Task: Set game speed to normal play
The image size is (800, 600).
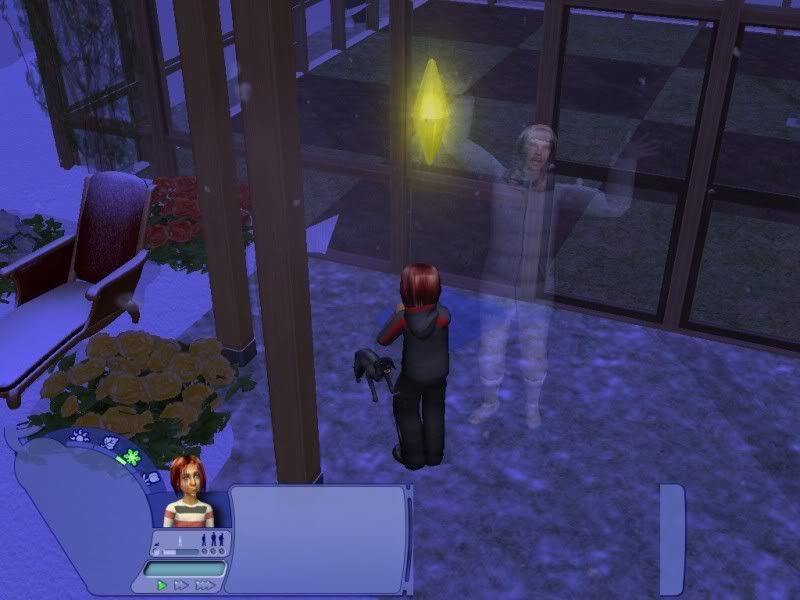Action: coord(162,585)
